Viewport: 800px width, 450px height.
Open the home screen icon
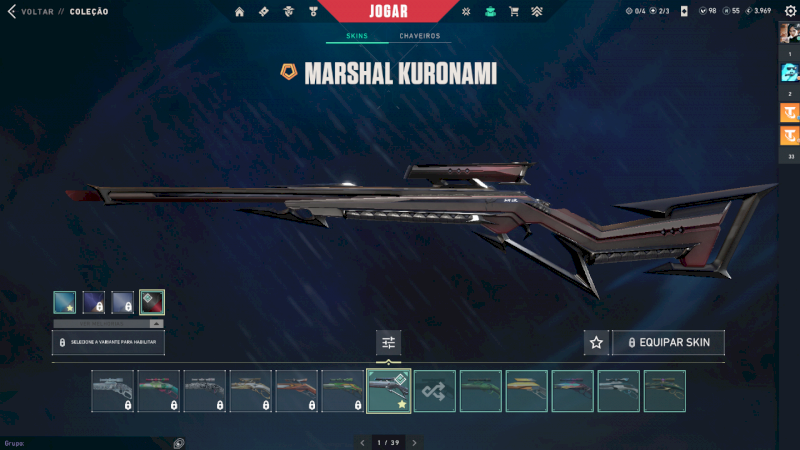(x=239, y=12)
